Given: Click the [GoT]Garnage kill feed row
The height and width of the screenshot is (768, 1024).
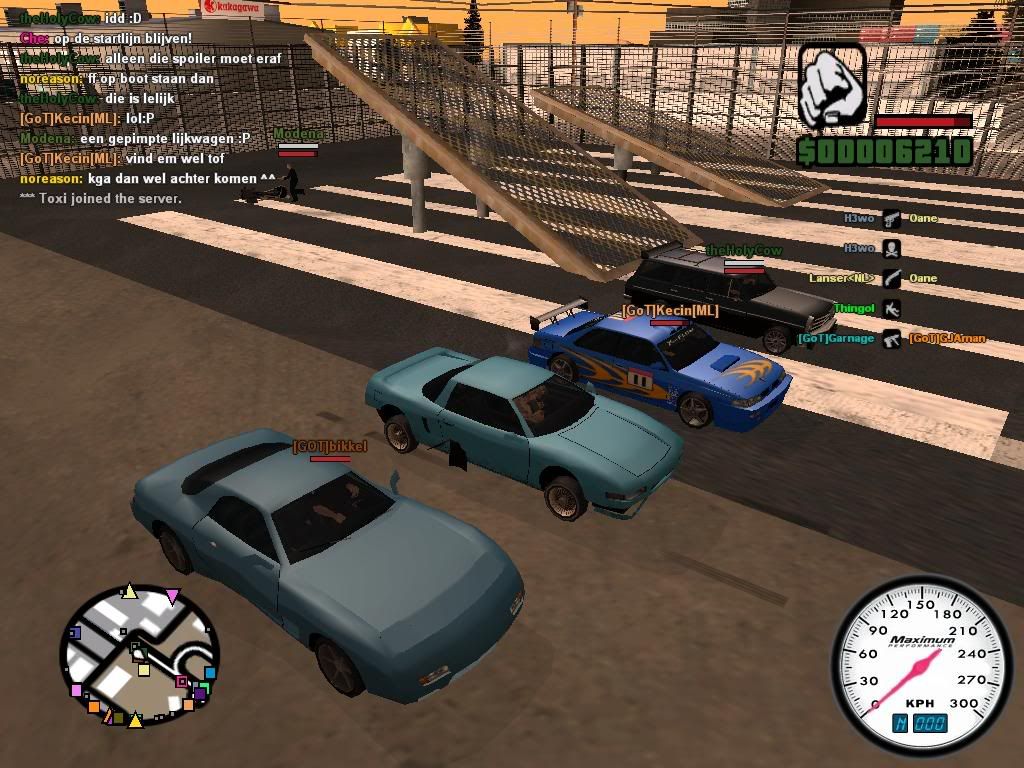Looking at the screenshot, I should pyautogui.click(x=892, y=340).
